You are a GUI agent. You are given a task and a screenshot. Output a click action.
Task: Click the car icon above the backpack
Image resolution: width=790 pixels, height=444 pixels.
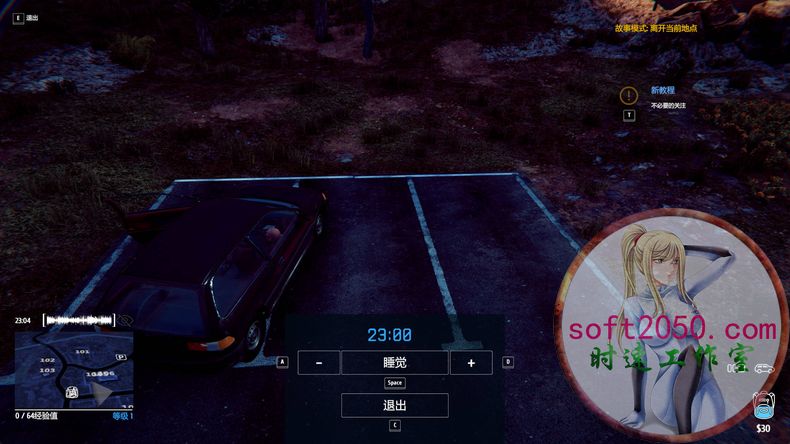coord(765,368)
